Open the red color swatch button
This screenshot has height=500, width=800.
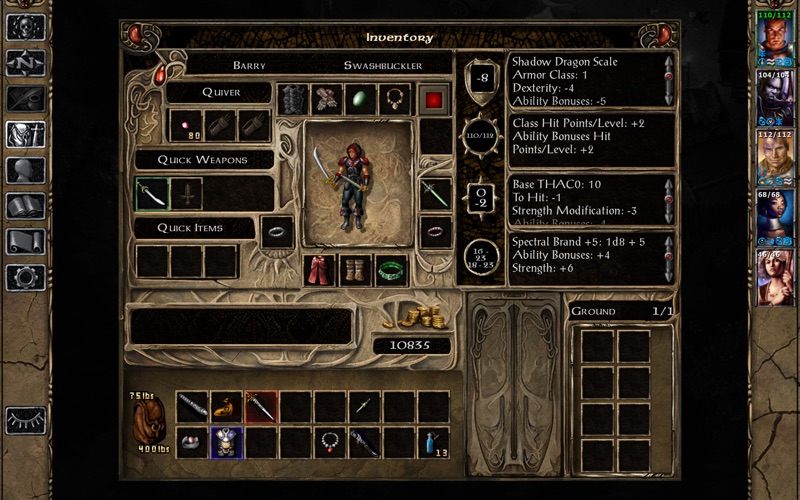click(x=434, y=99)
